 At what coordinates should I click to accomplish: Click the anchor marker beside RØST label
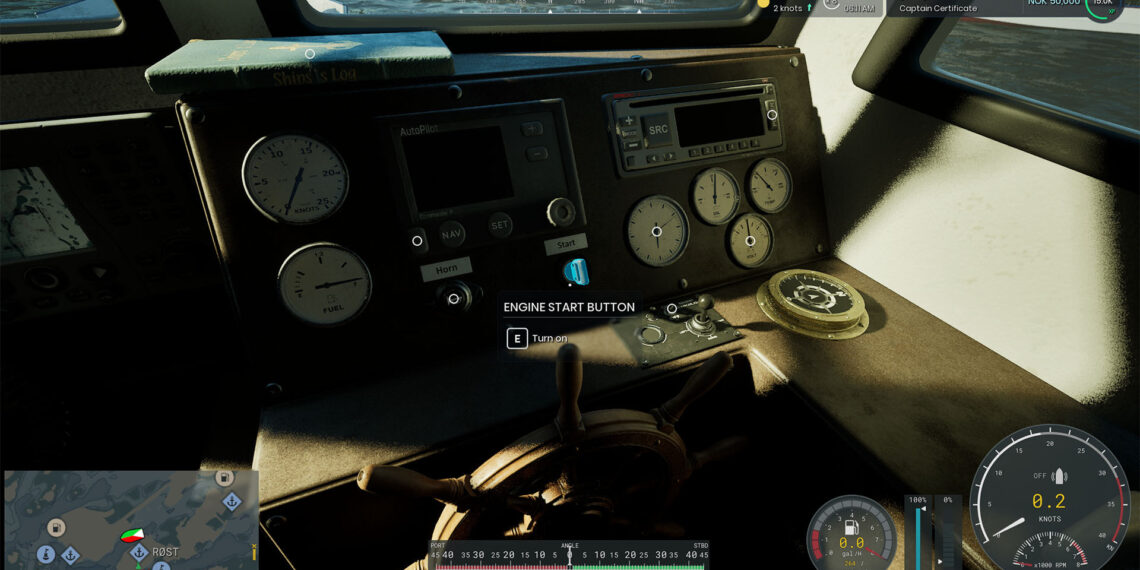pyautogui.click(x=139, y=552)
